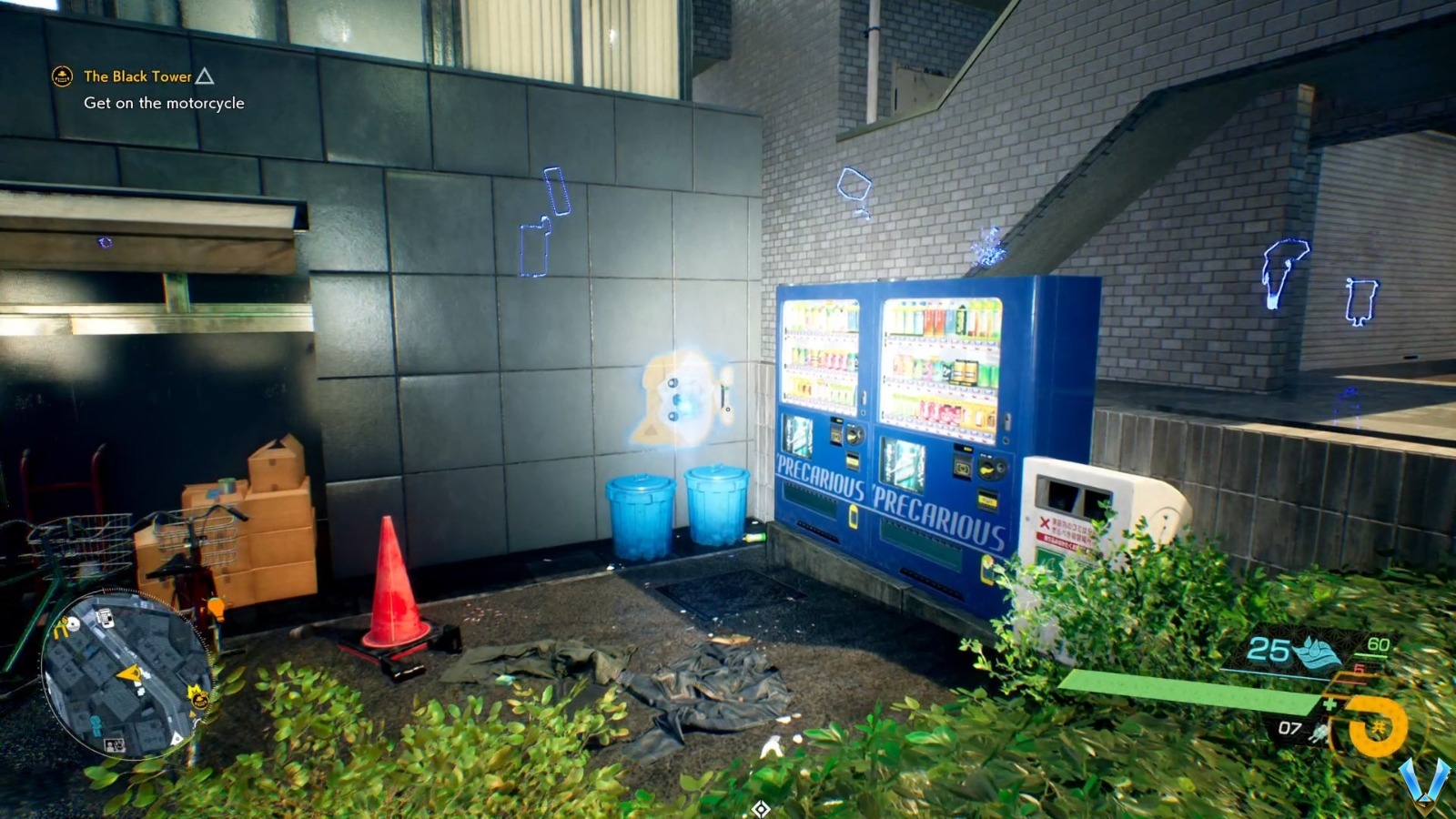
Task: Click the mission emblem beside "The Black Tower"
Action: 61,77
